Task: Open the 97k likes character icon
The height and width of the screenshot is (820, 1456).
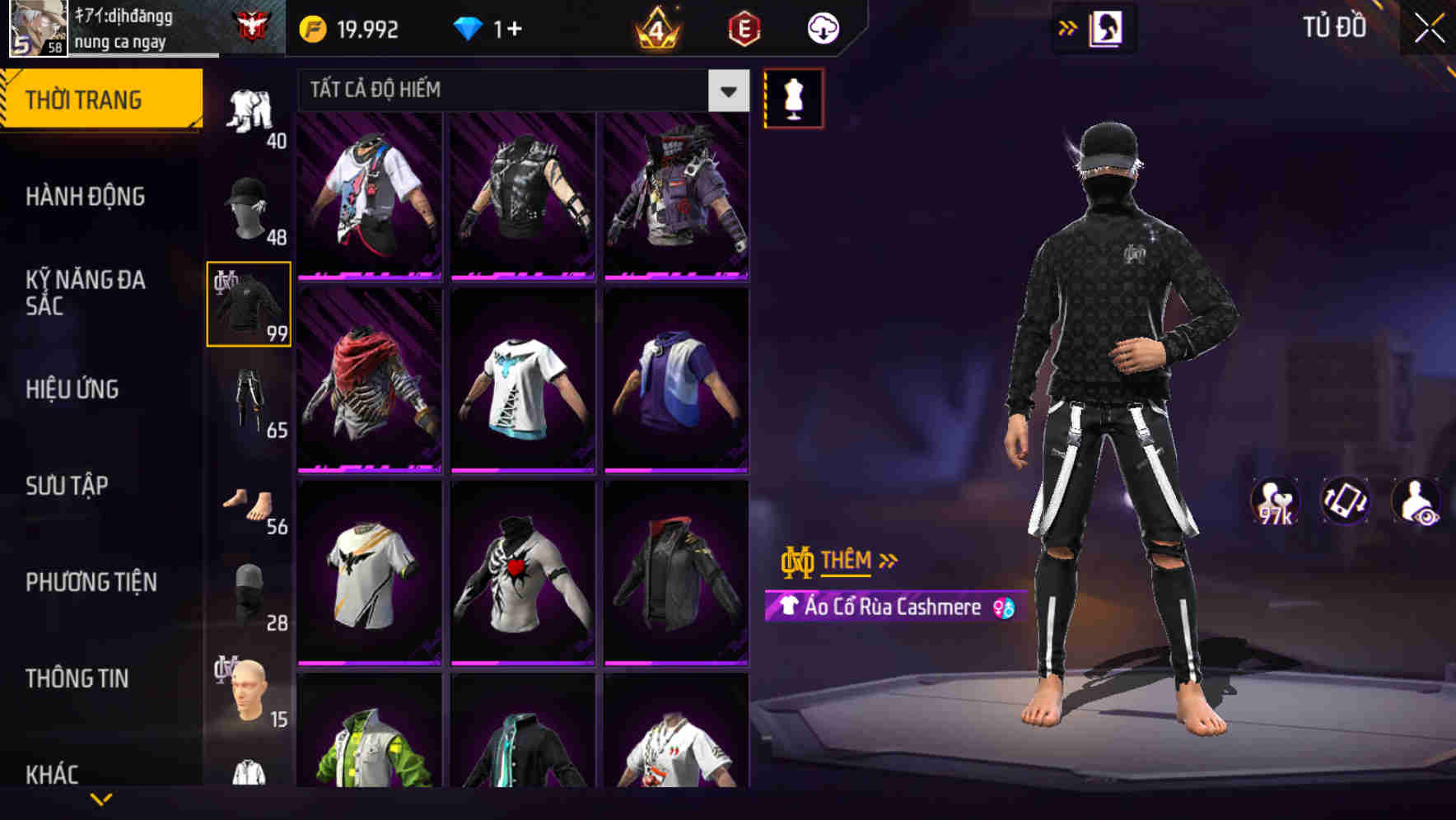Action: (x=1272, y=501)
